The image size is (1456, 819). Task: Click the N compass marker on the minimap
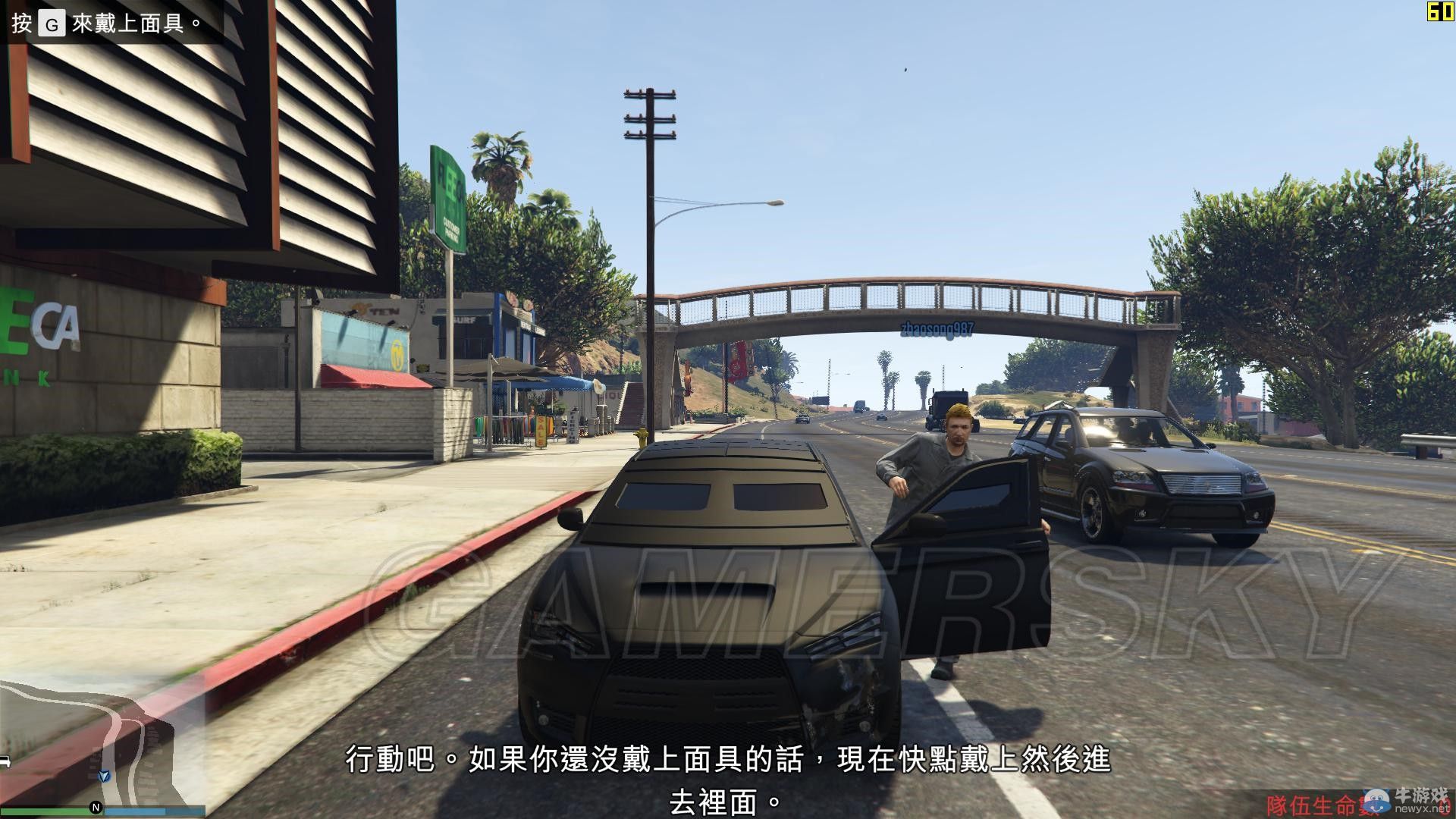96,807
